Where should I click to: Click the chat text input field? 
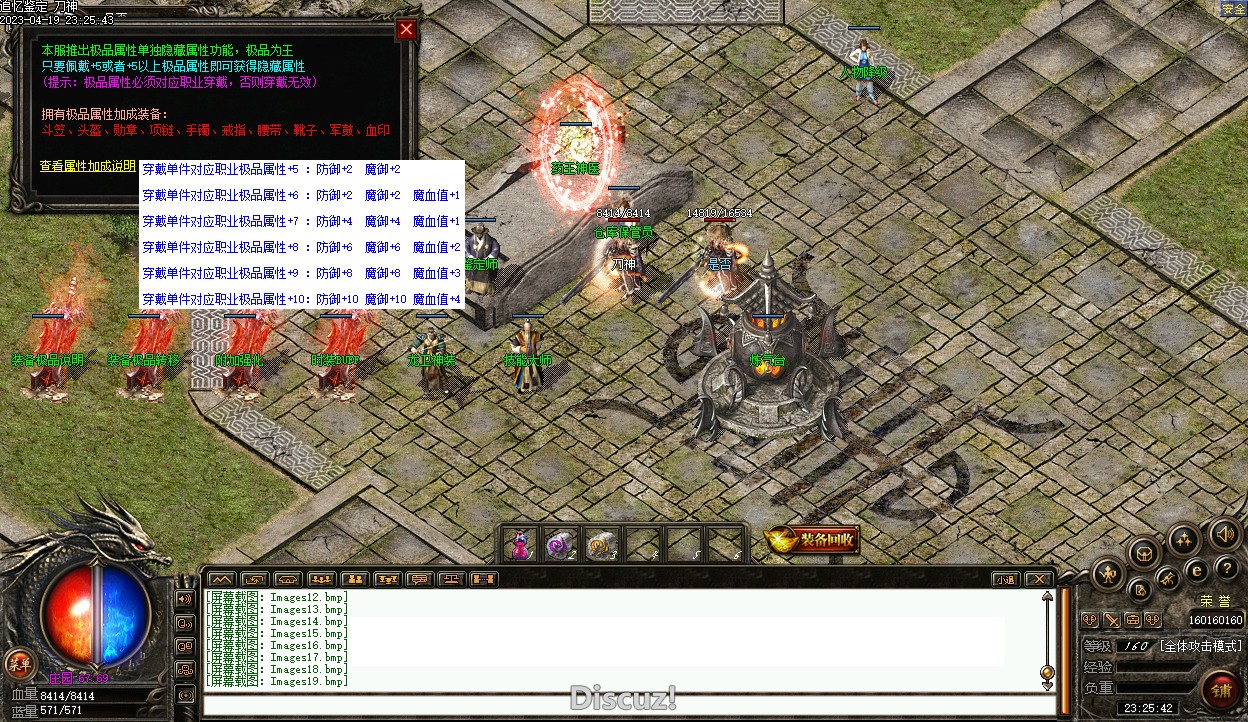click(620, 705)
